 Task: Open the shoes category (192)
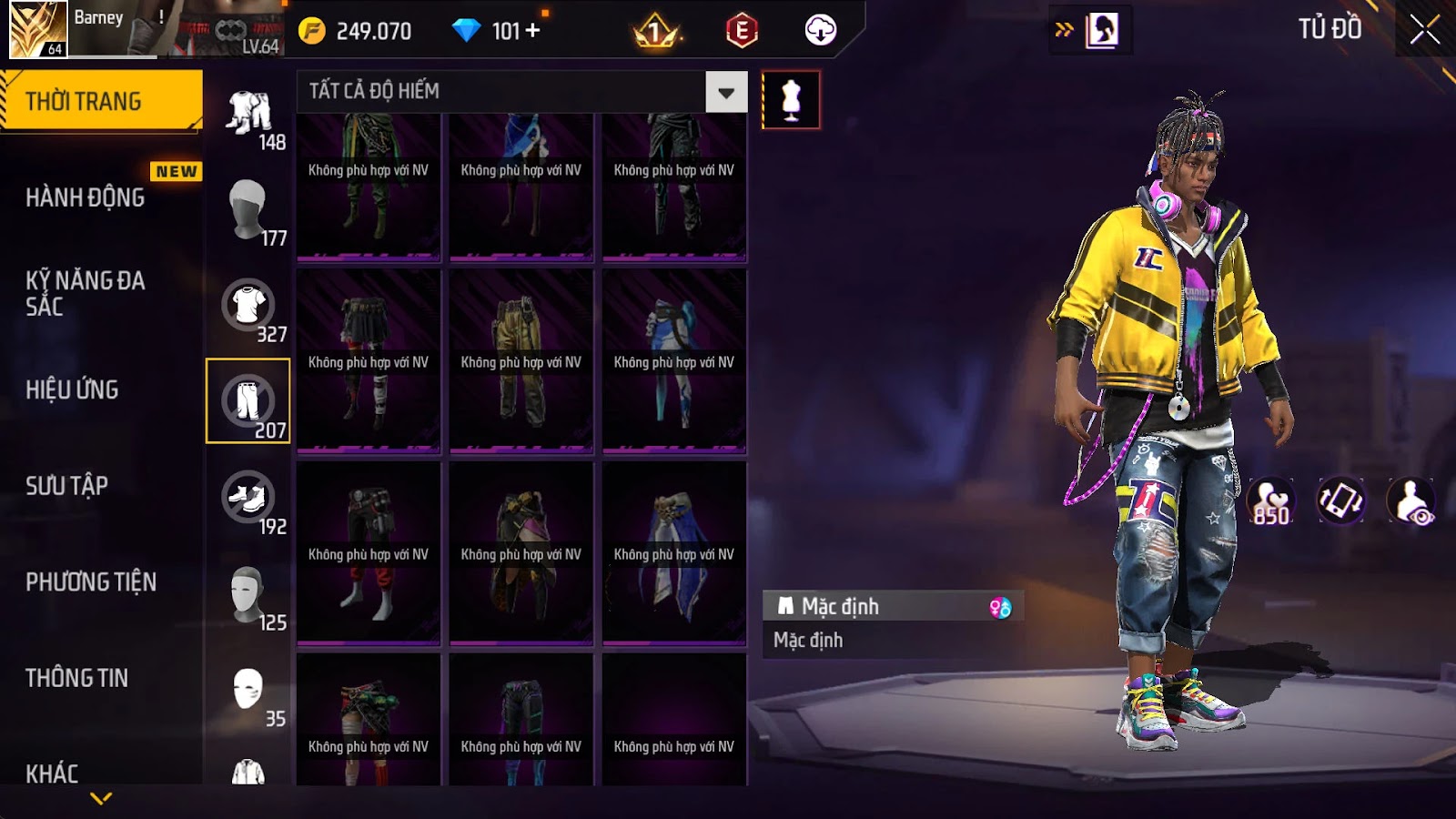coord(248,498)
